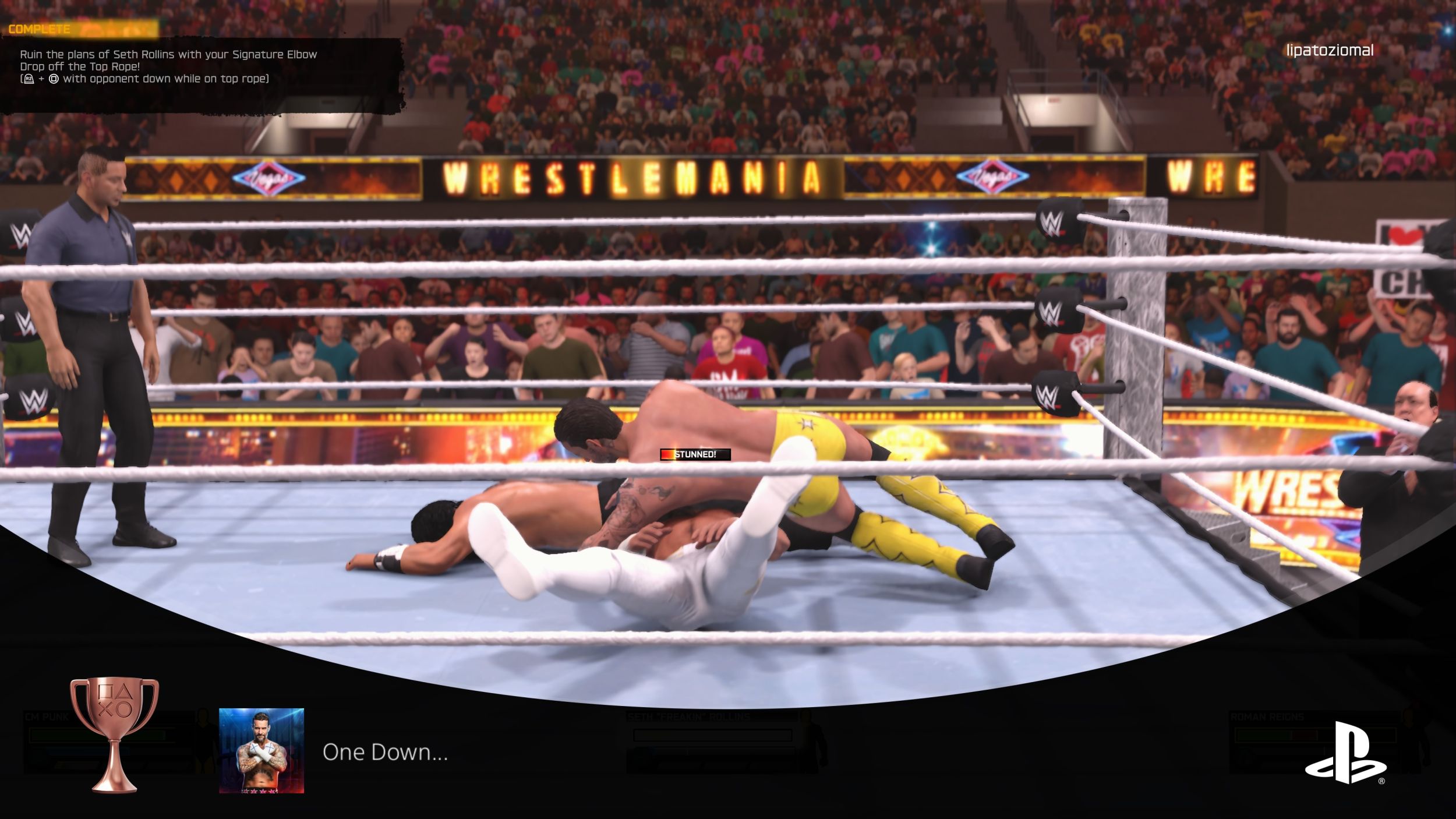Open the completed Signature Elbow objective tracker
1456x819 pixels.
[168, 66]
